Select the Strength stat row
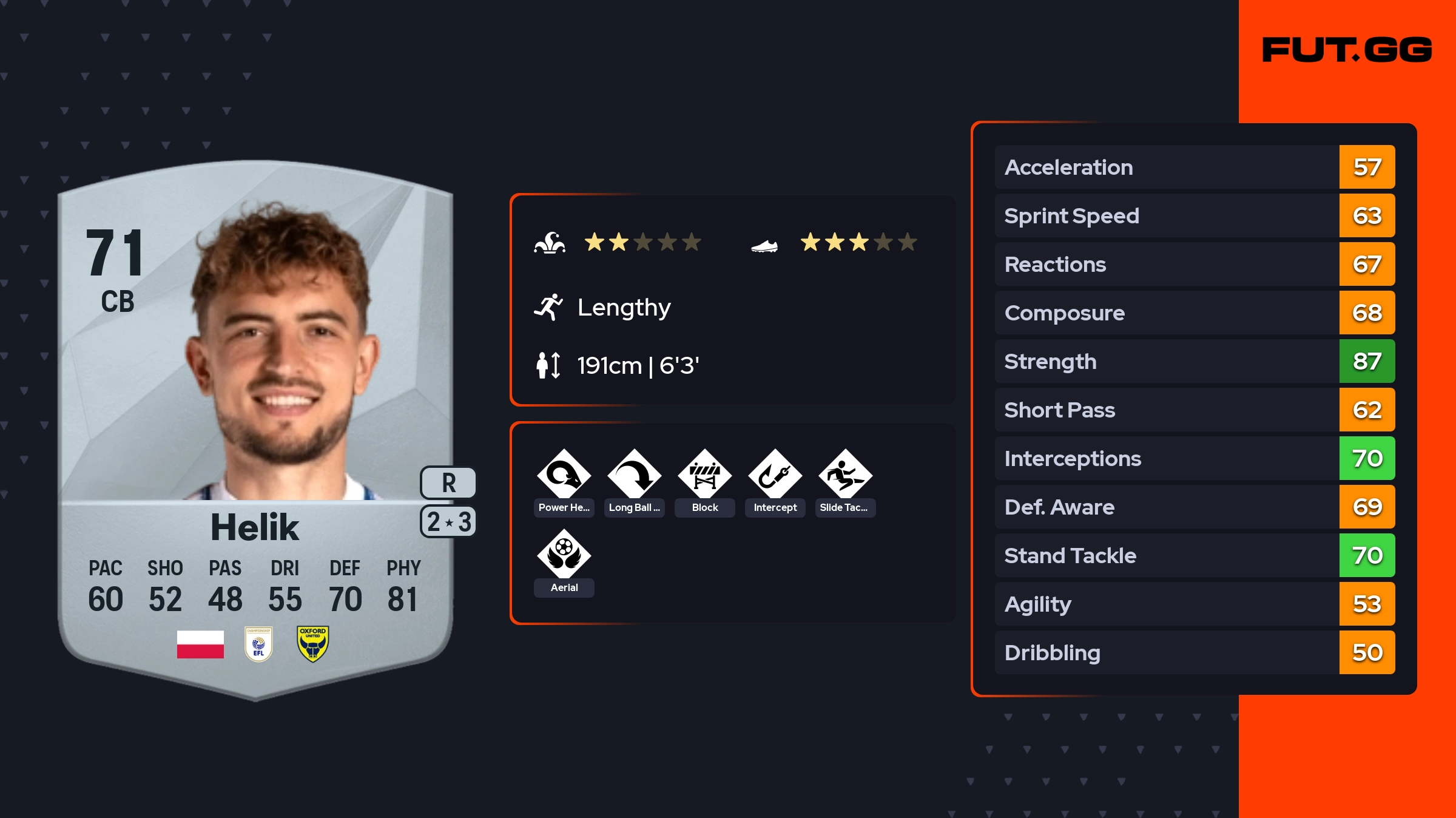Screen dimensions: 1456x818 click(1194, 361)
